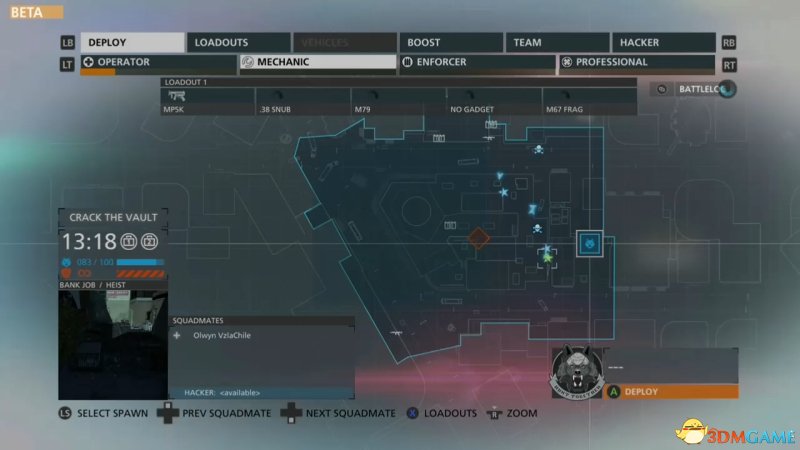The height and width of the screenshot is (450, 800).
Task: Select the MP5K primary weapon slot
Action: coord(208,100)
